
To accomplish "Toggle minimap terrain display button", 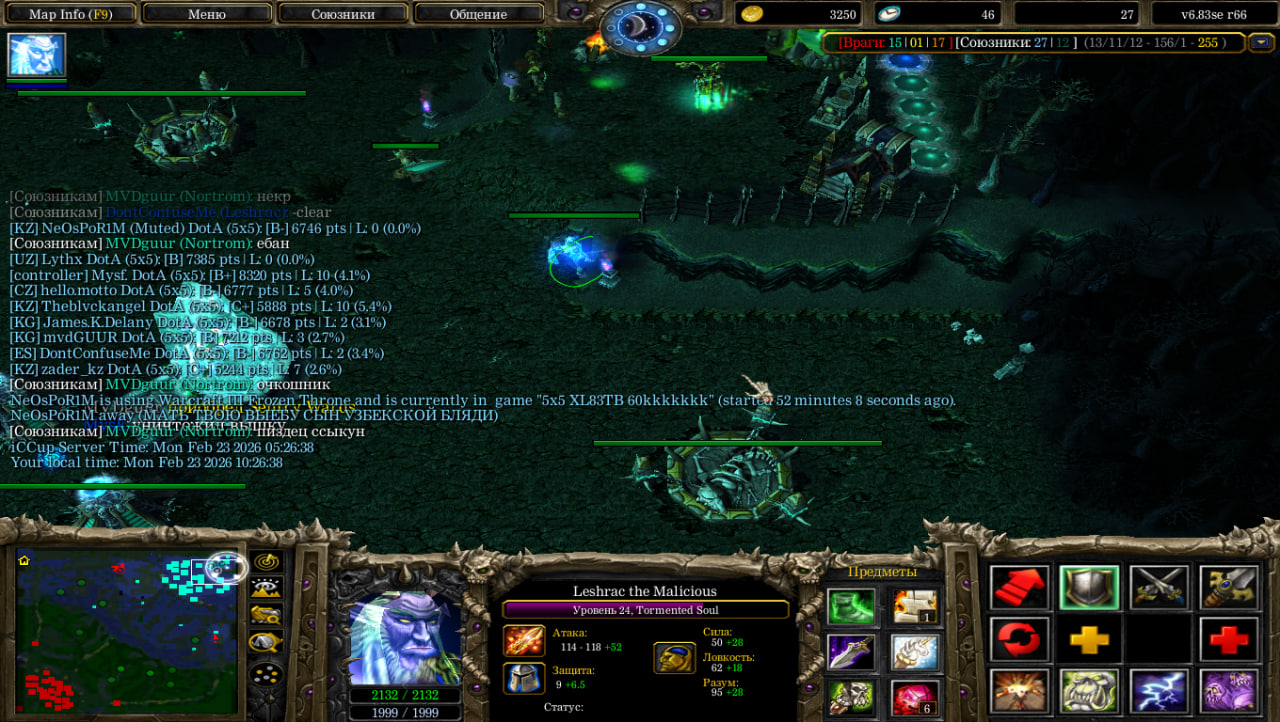I will tap(266, 589).
